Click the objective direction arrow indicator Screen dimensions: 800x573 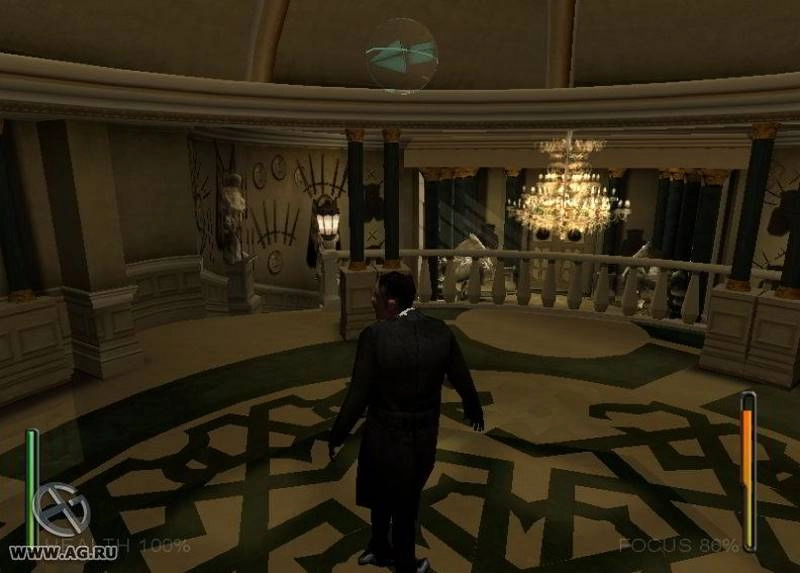coord(401,53)
